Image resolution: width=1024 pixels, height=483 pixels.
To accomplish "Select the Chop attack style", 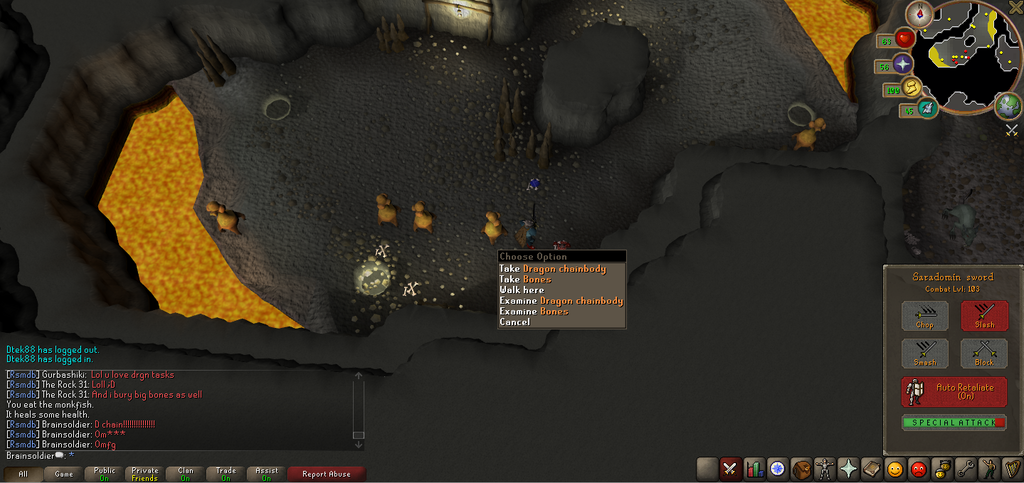I will pyautogui.click(x=925, y=316).
